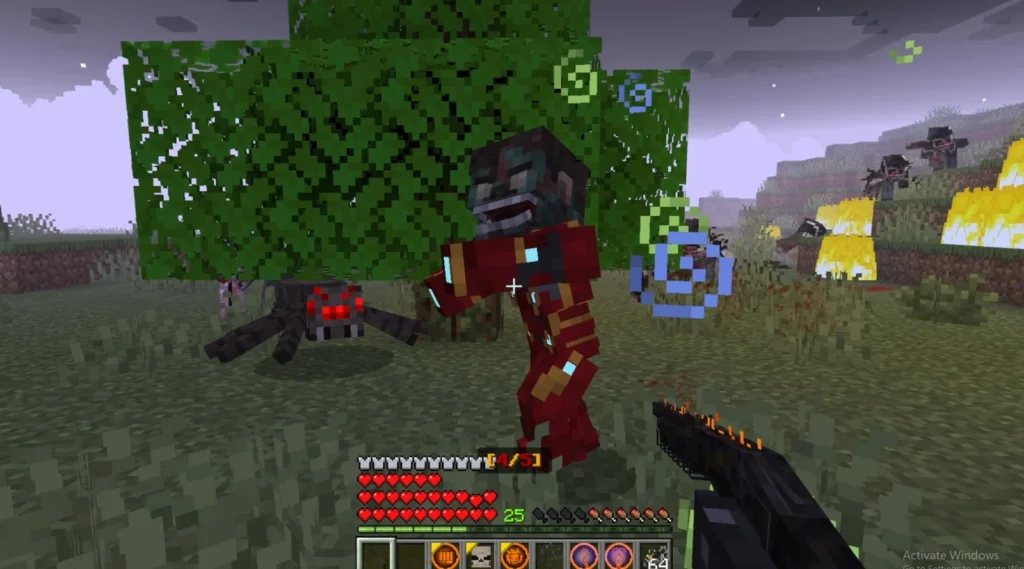
Task: Select the highlighted hotbar slot holding the gun
Action: pos(374,554)
